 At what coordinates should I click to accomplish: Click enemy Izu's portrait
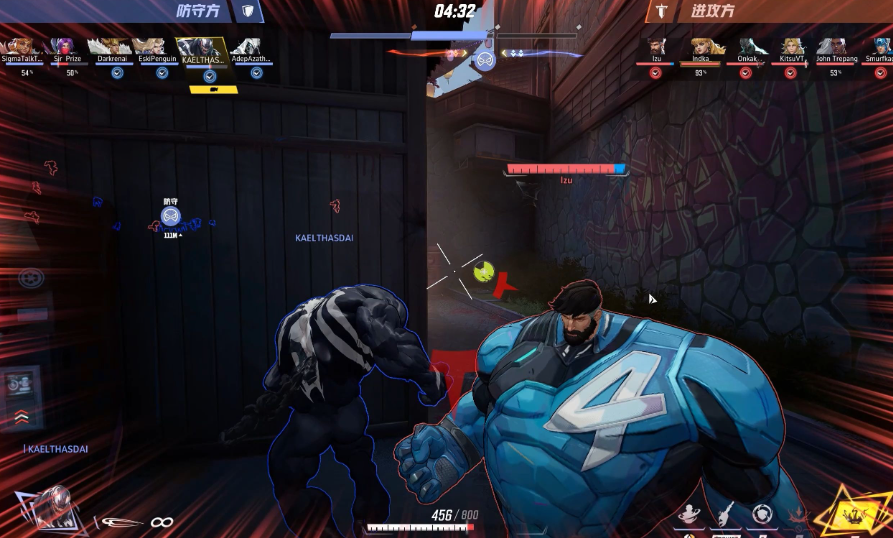click(x=656, y=46)
